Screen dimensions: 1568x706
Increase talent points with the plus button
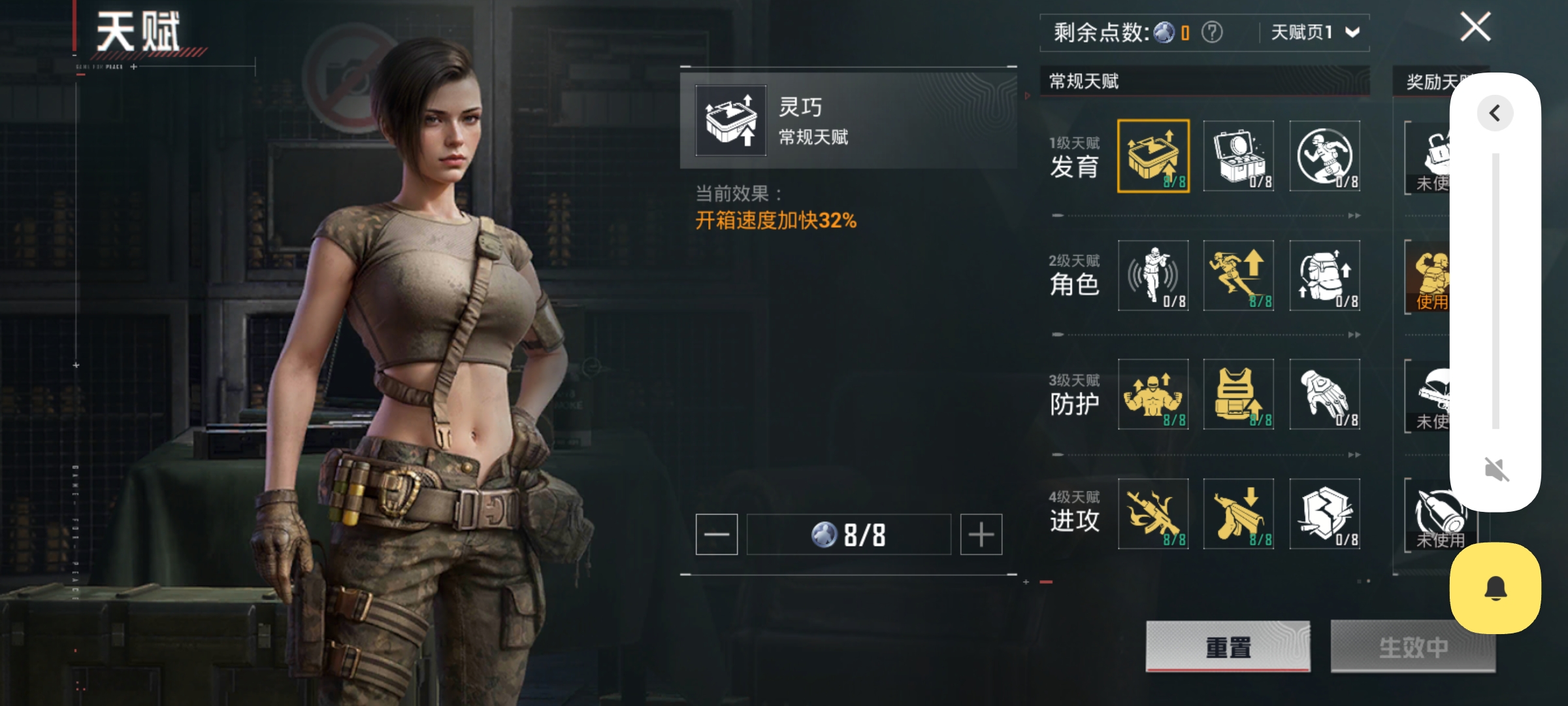(981, 534)
